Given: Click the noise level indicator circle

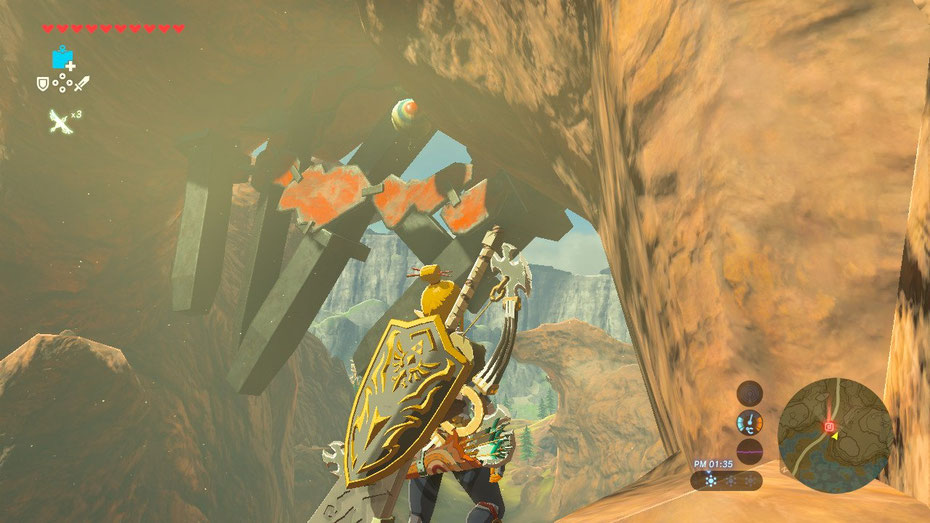Looking at the screenshot, I should click(x=749, y=393).
